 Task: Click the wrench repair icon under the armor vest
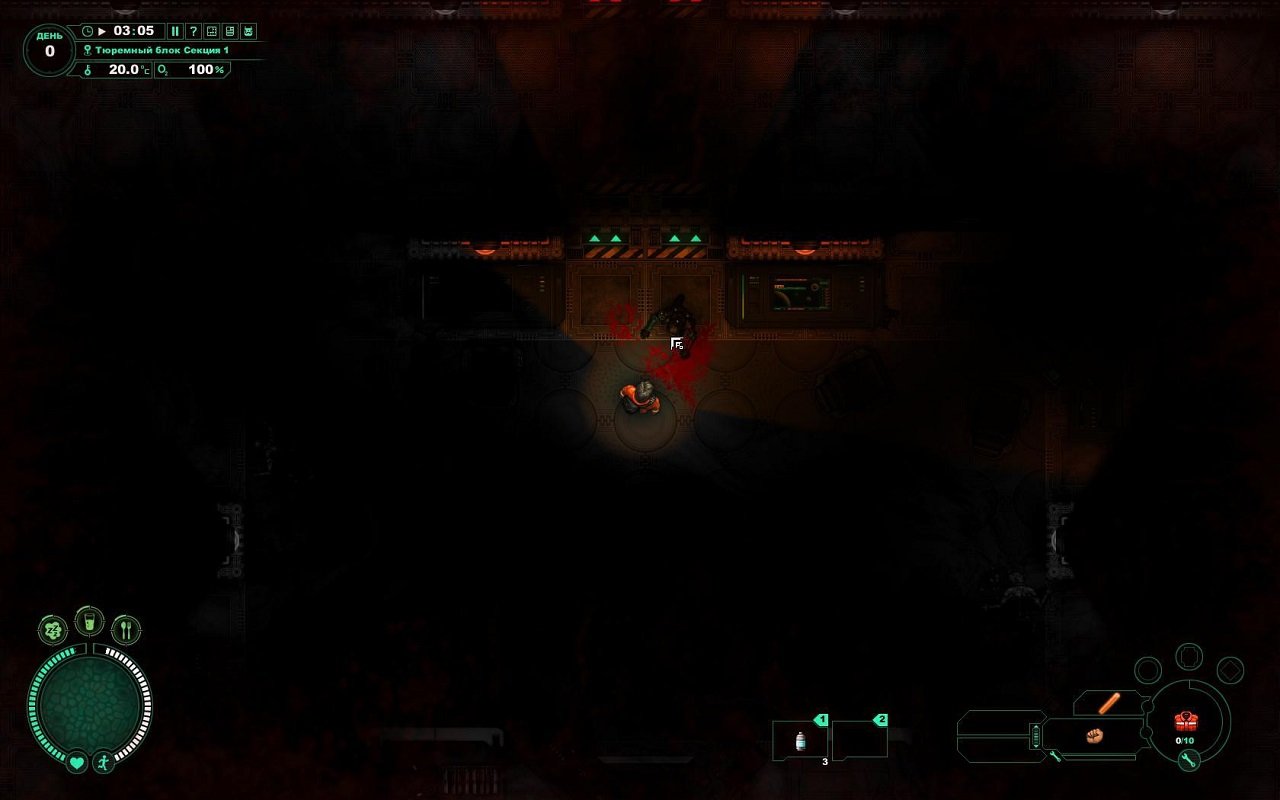(1187, 759)
